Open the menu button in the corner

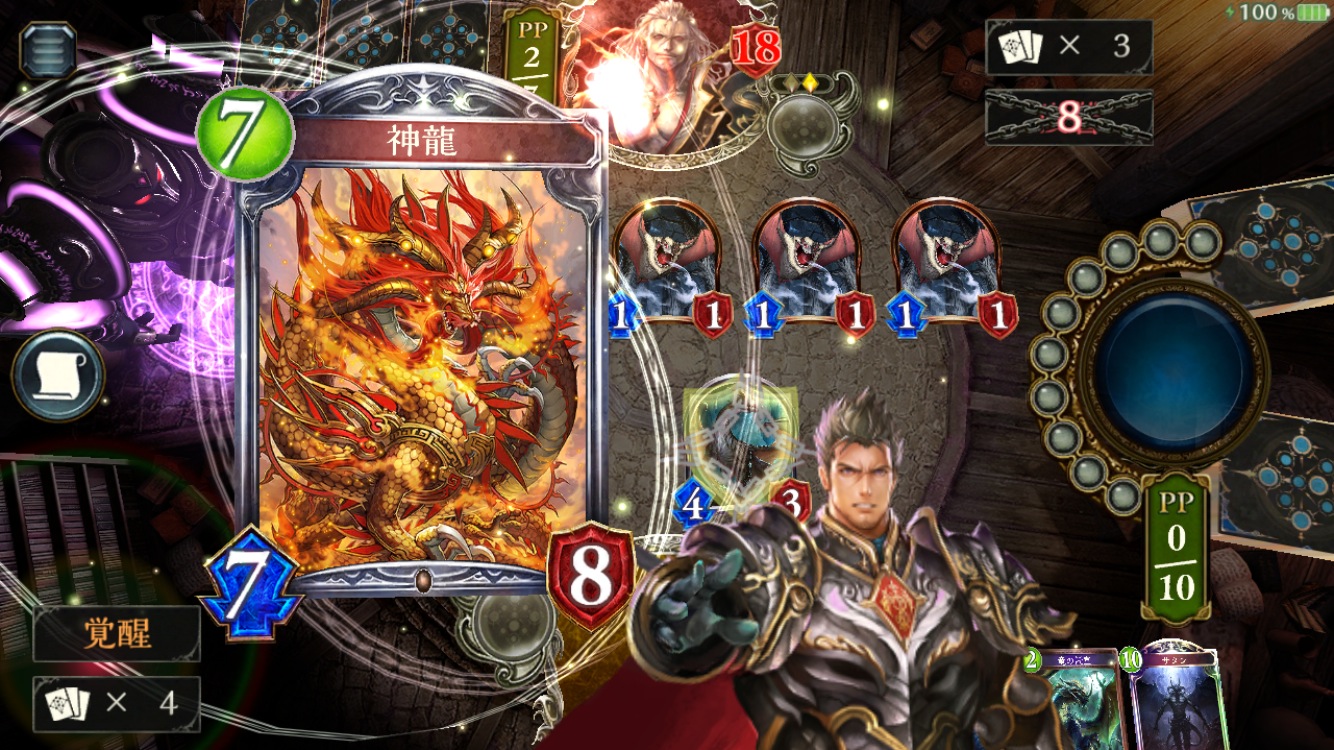[x=48, y=49]
